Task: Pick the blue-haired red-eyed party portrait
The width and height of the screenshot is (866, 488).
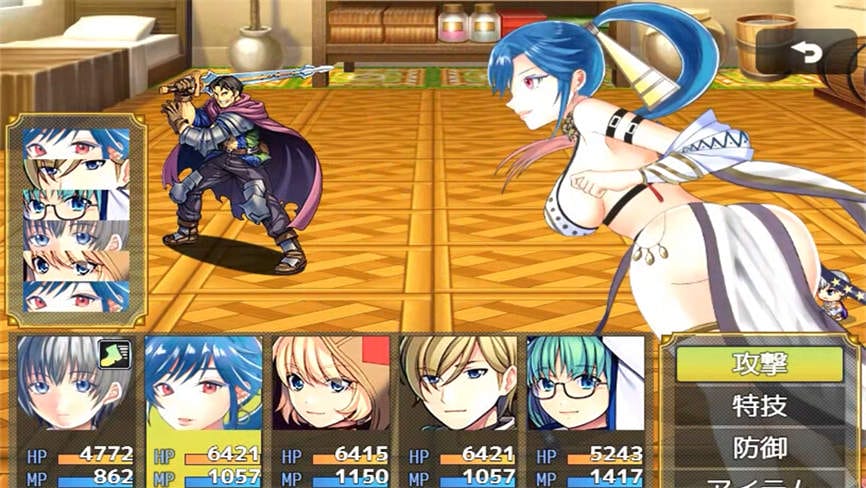Action: [203, 385]
